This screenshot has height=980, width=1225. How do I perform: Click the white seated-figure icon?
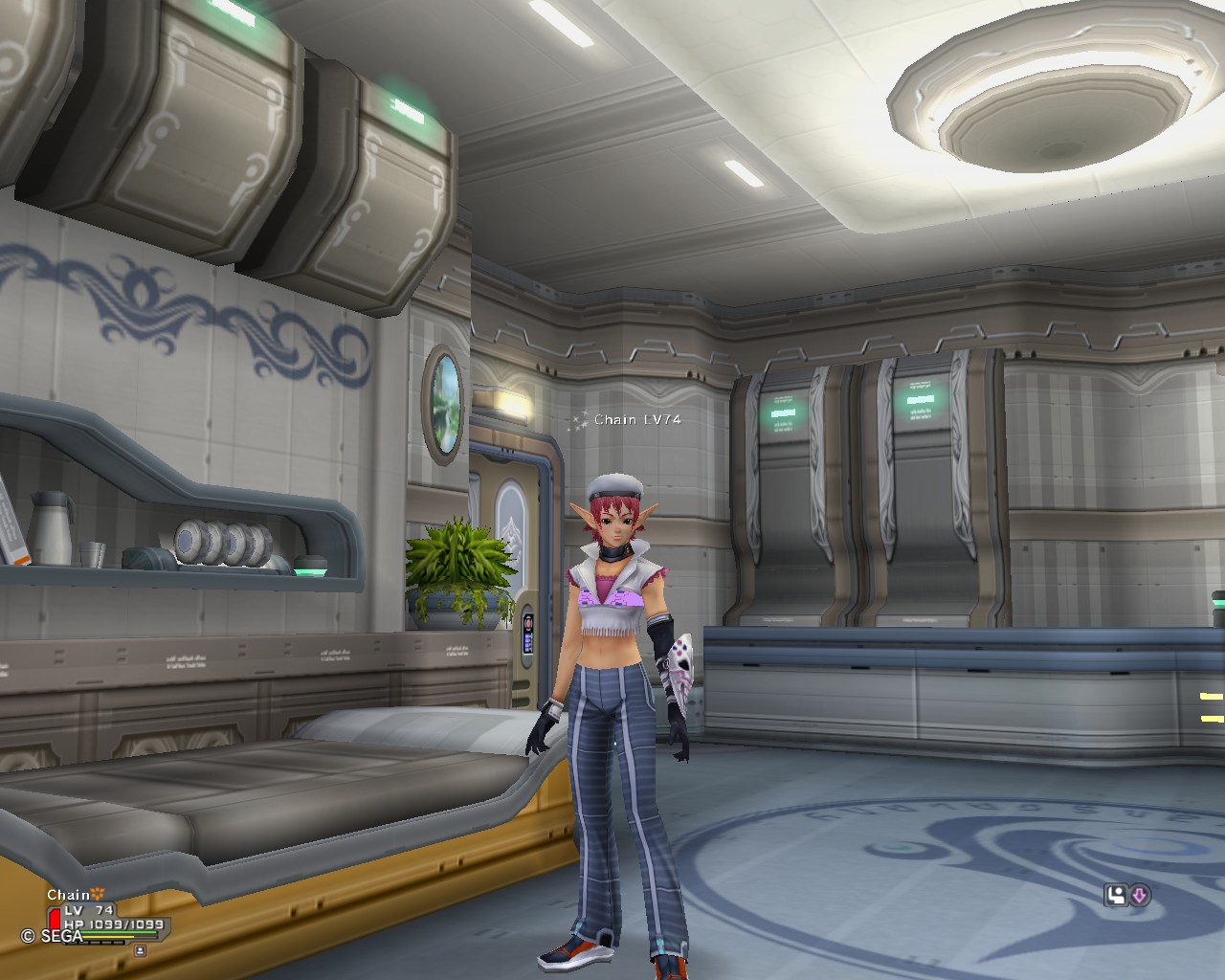click(x=1116, y=896)
